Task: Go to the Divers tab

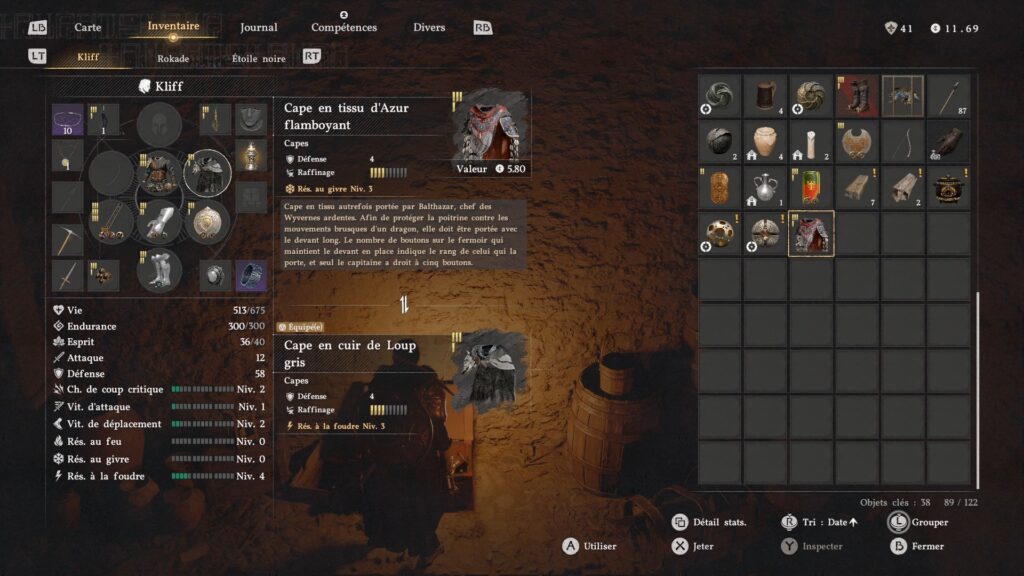Action: point(429,27)
